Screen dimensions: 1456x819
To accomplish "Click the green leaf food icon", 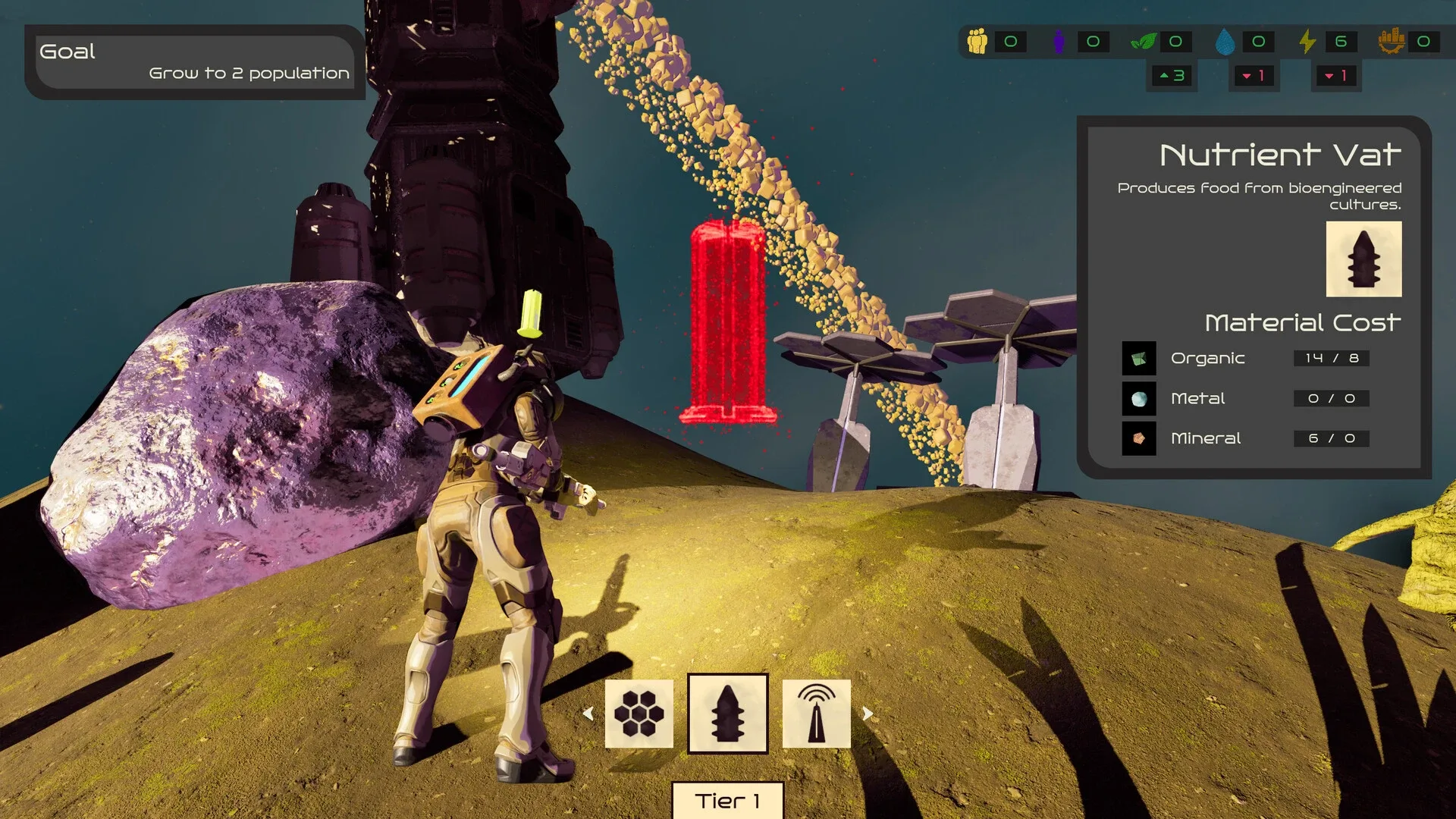I will coord(1143,42).
